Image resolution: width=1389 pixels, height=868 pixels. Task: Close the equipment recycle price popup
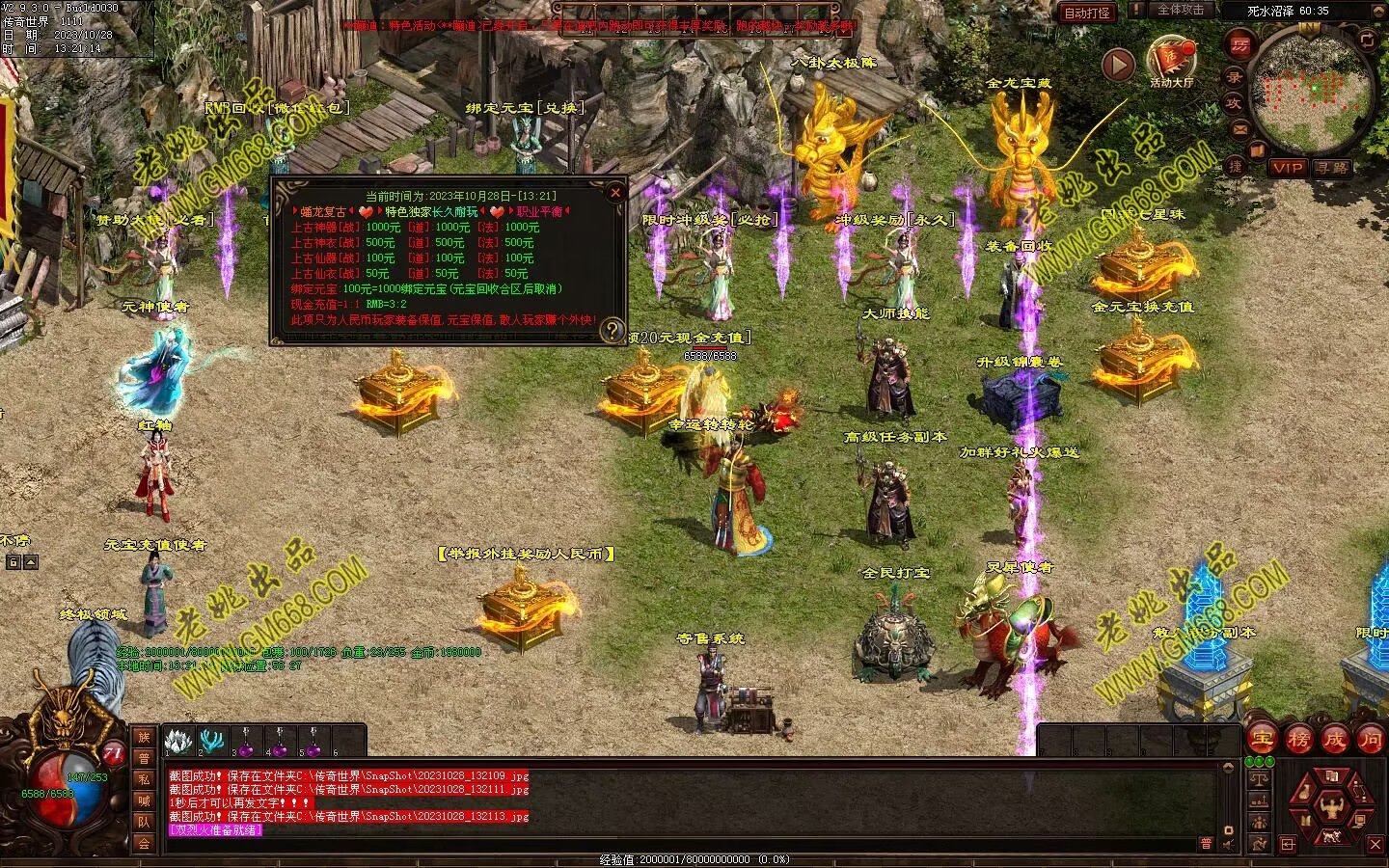click(x=615, y=192)
